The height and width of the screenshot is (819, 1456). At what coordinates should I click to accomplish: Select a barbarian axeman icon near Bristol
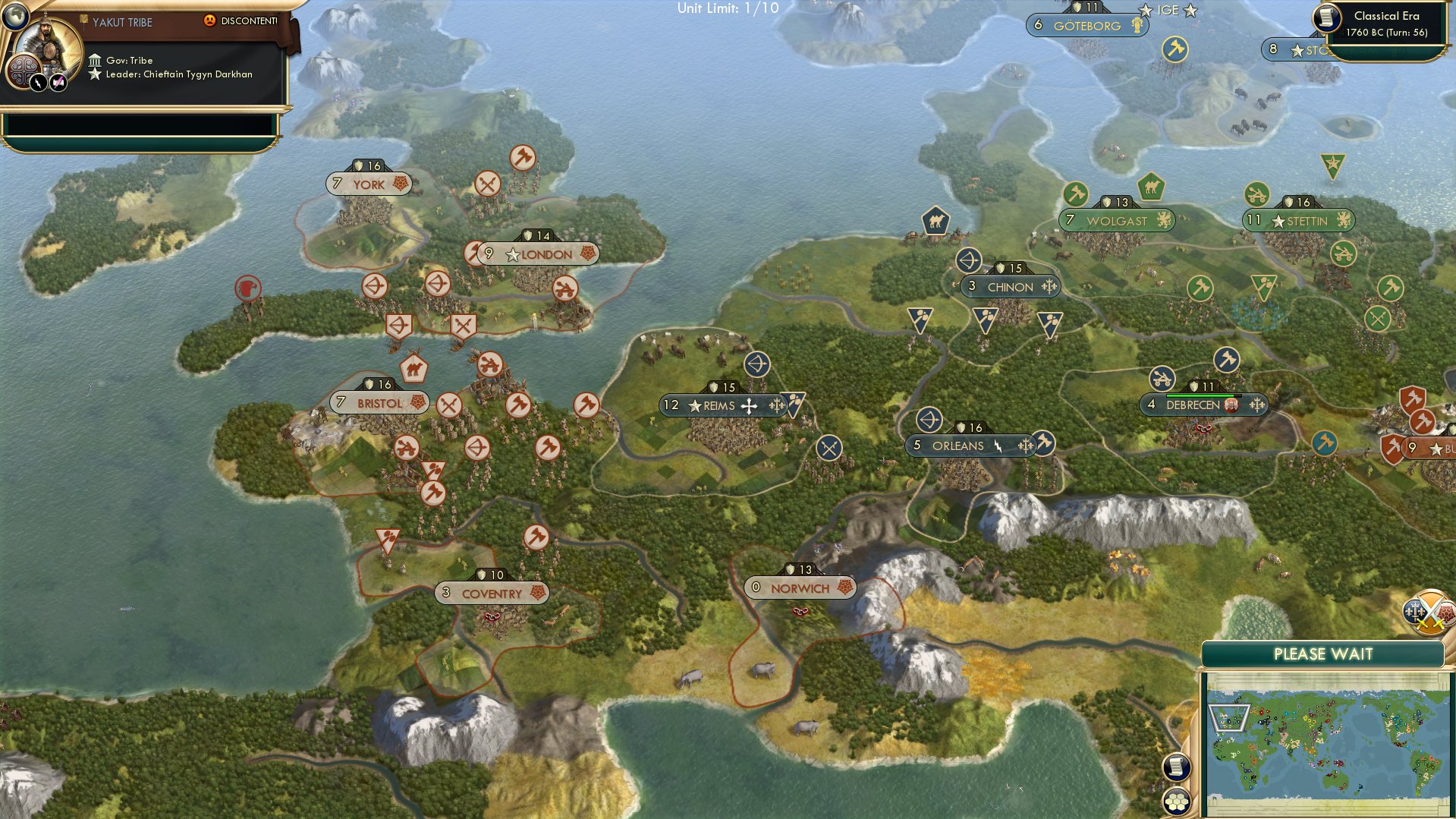pos(517,402)
